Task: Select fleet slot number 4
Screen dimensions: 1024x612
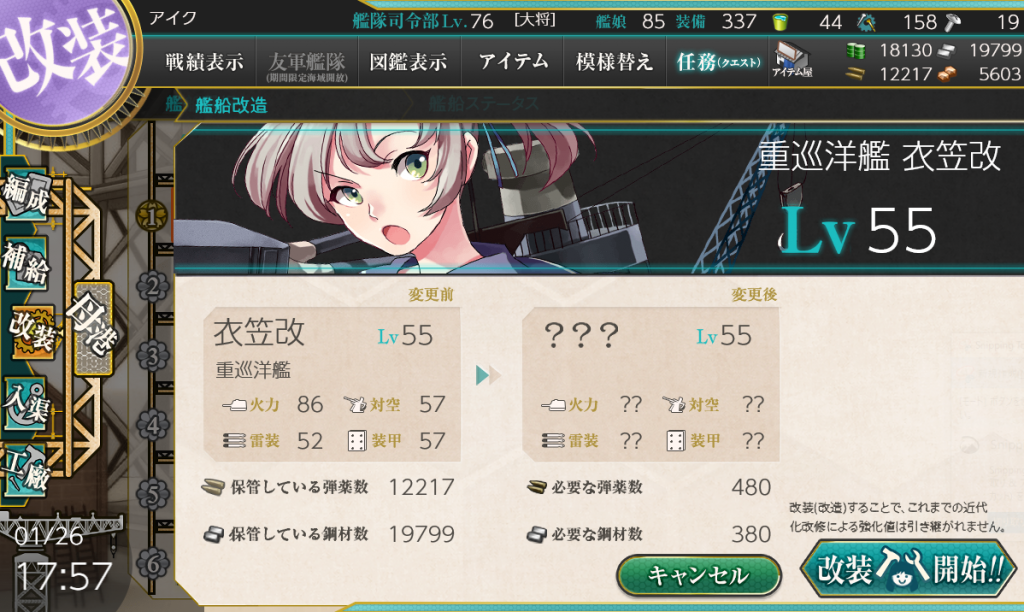Action: [x=152, y=426]
